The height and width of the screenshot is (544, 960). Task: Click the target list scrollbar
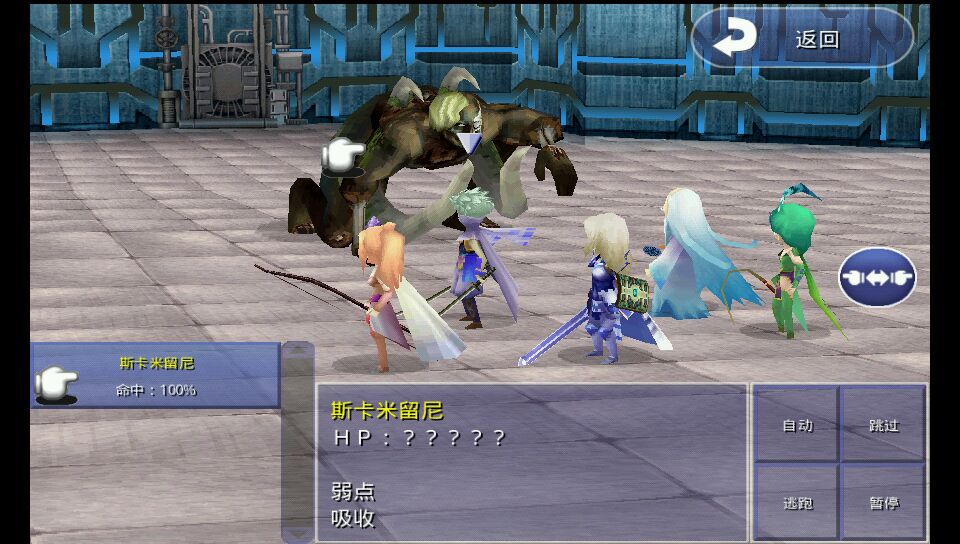click(x=298, y=442)
